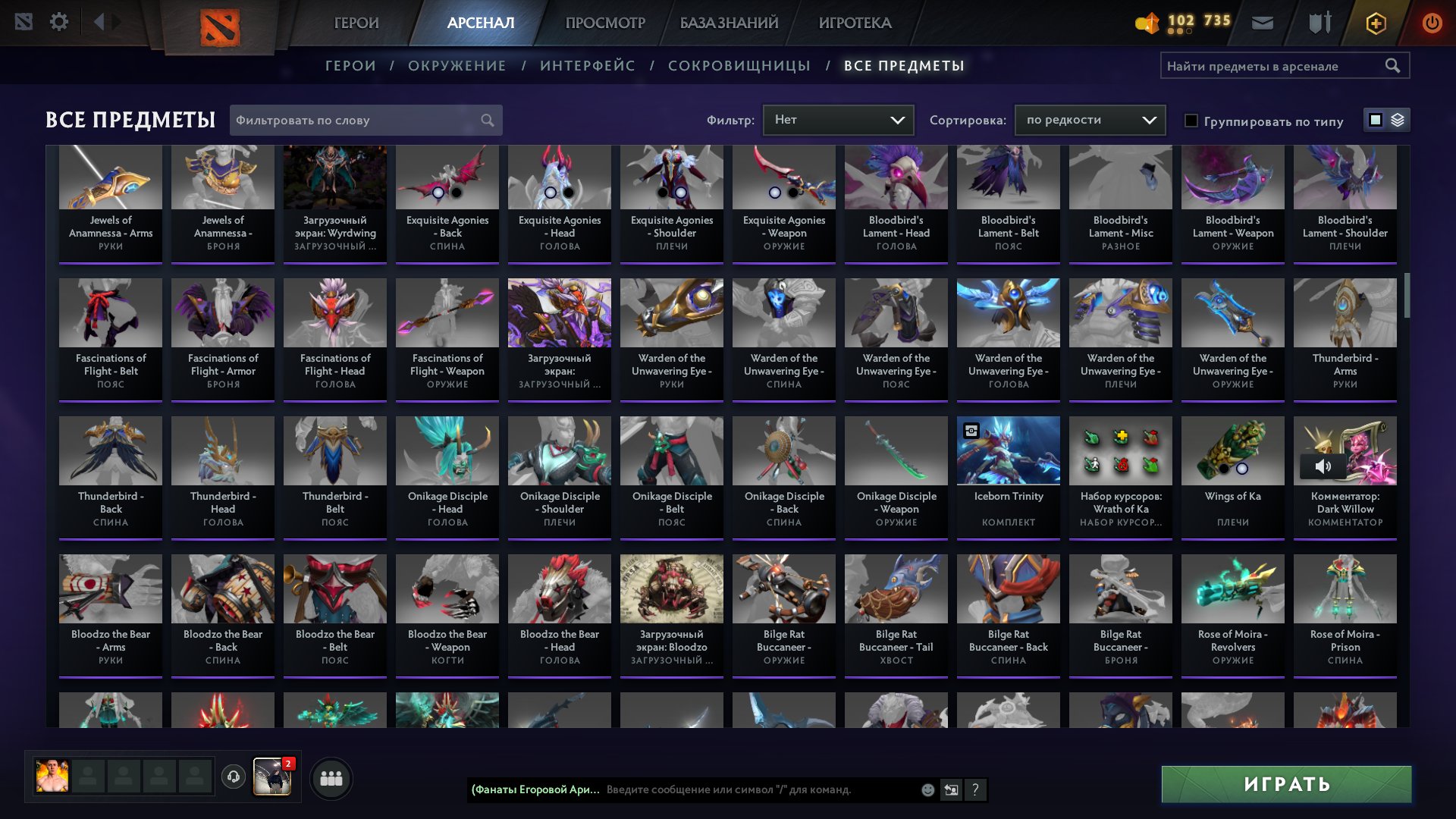The height and width of the screenshot is (819, 1456).
Task: Open the friends list icon near bottom left
Action: coord(330,777)
